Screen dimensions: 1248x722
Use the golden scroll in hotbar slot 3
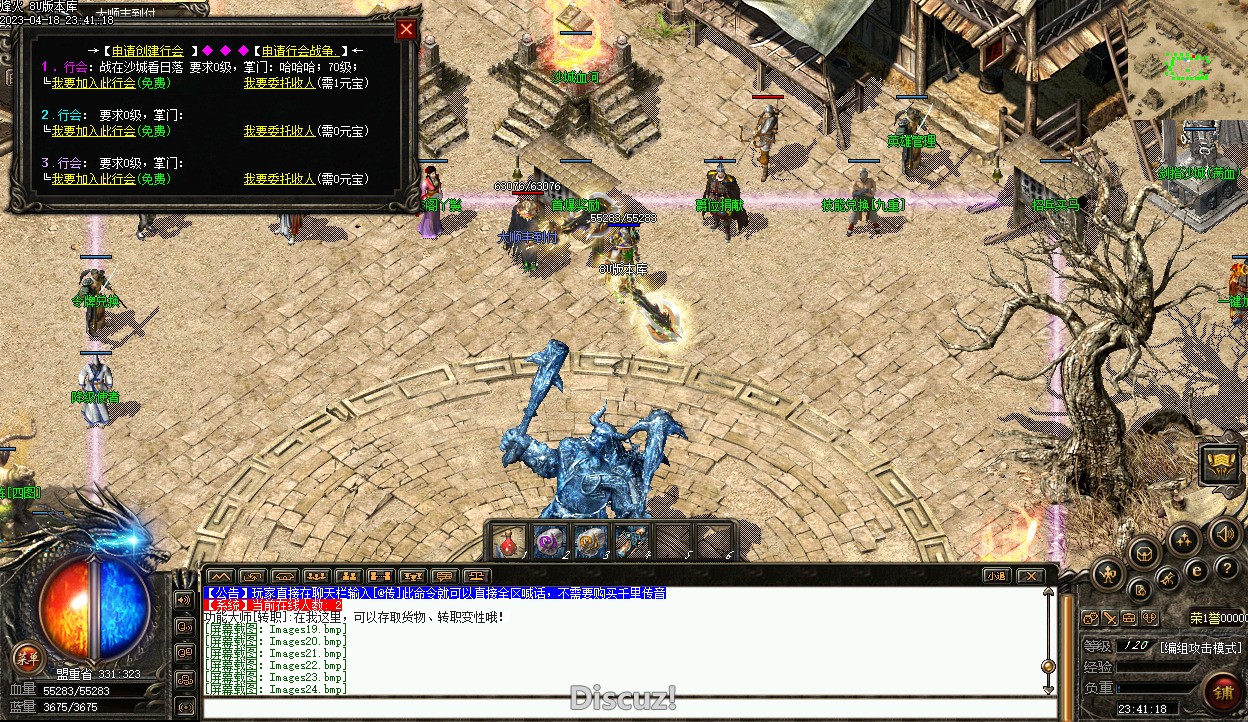590,541
